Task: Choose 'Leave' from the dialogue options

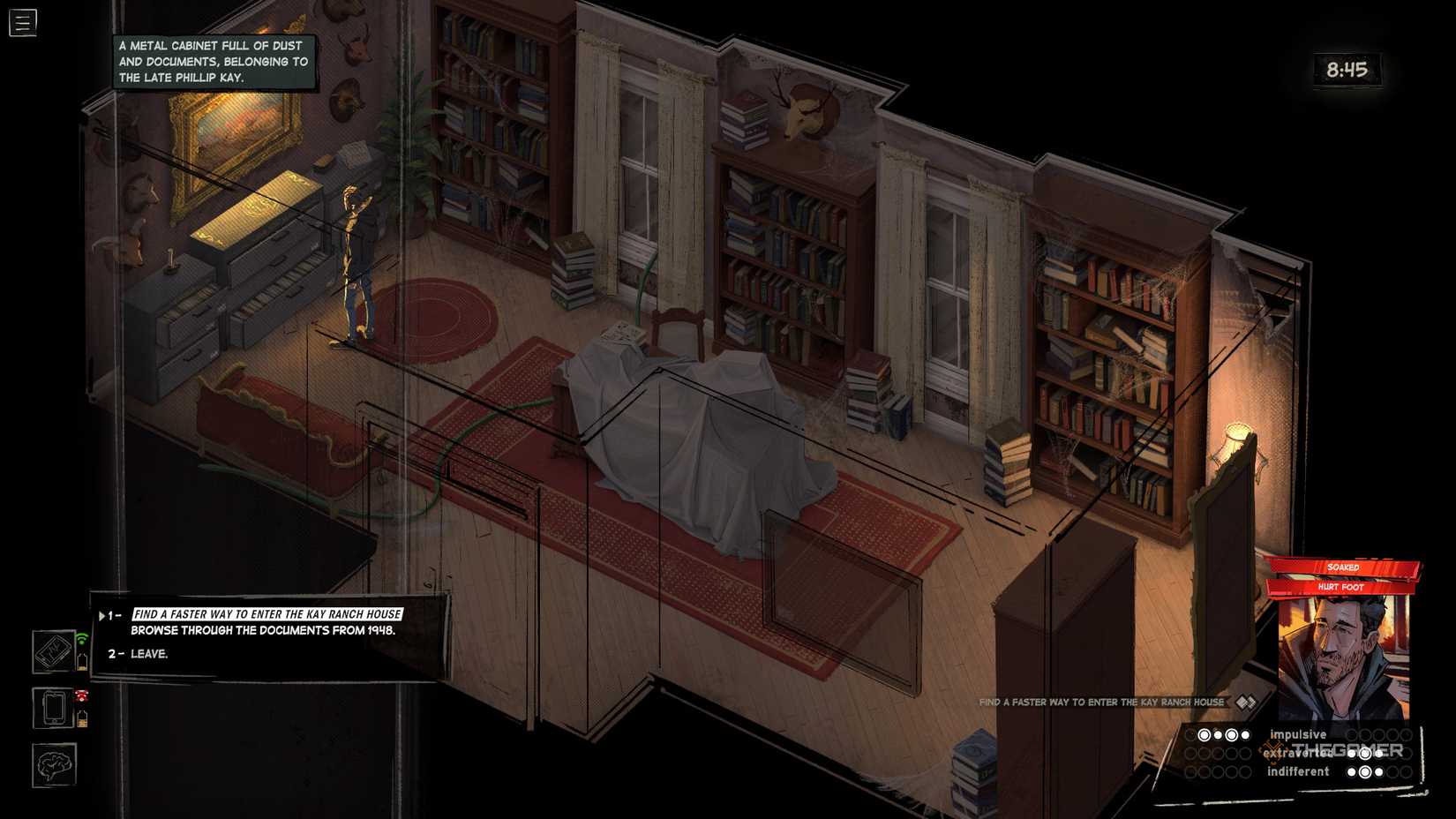Action: (148, 654)
